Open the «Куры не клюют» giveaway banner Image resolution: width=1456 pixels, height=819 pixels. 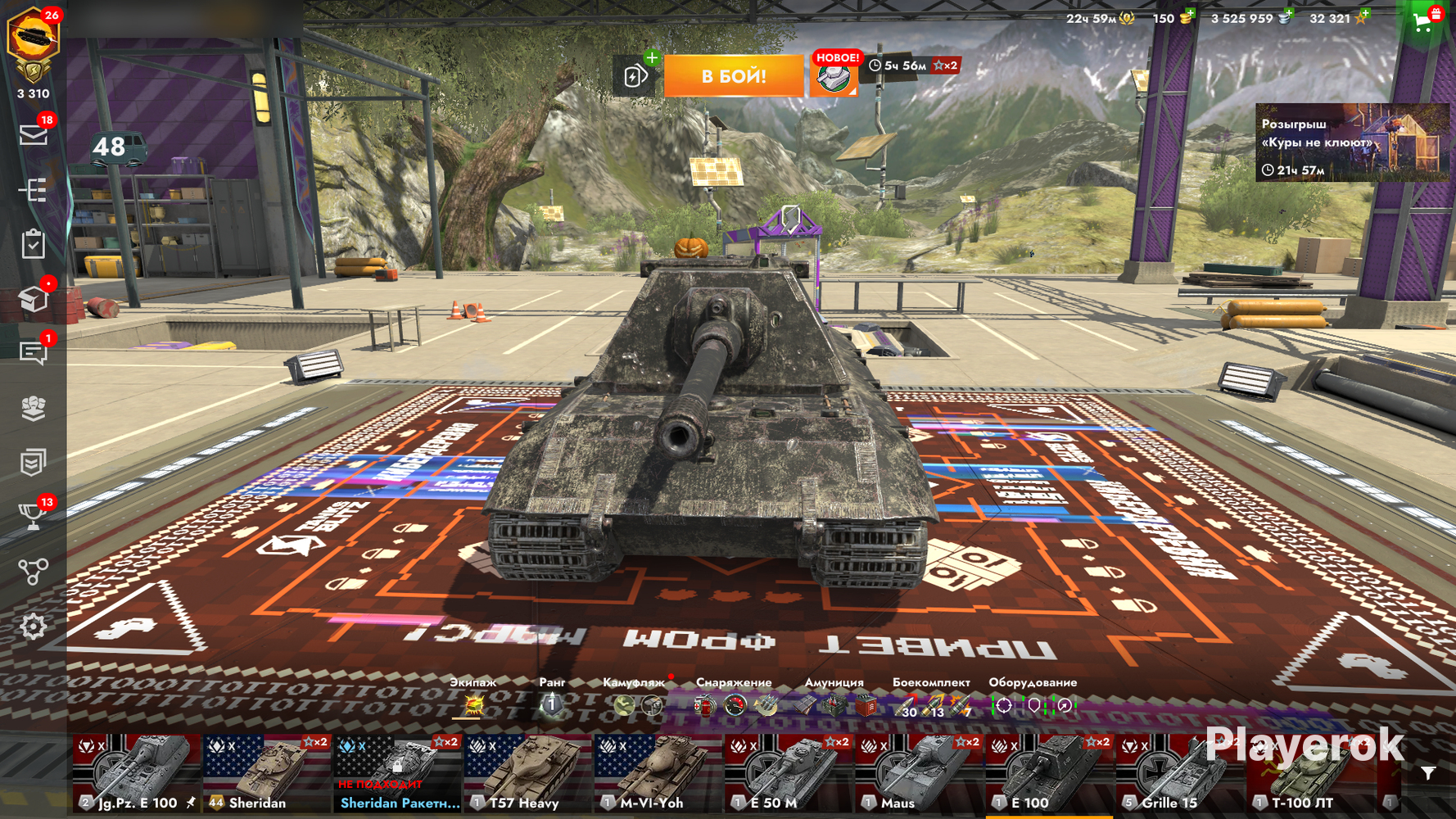[1351, 143]
